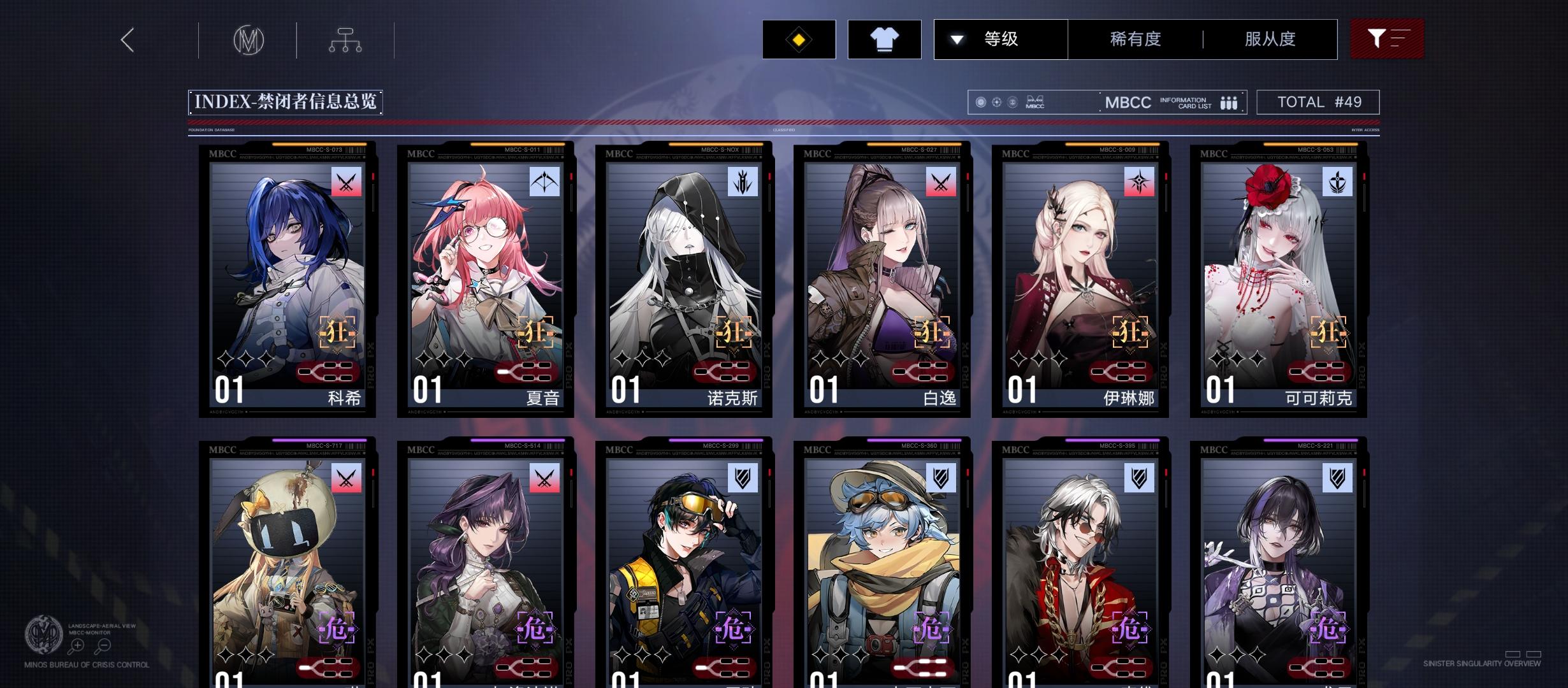
Task: Toggle the shirt outfit view mode
Action: 885,39
